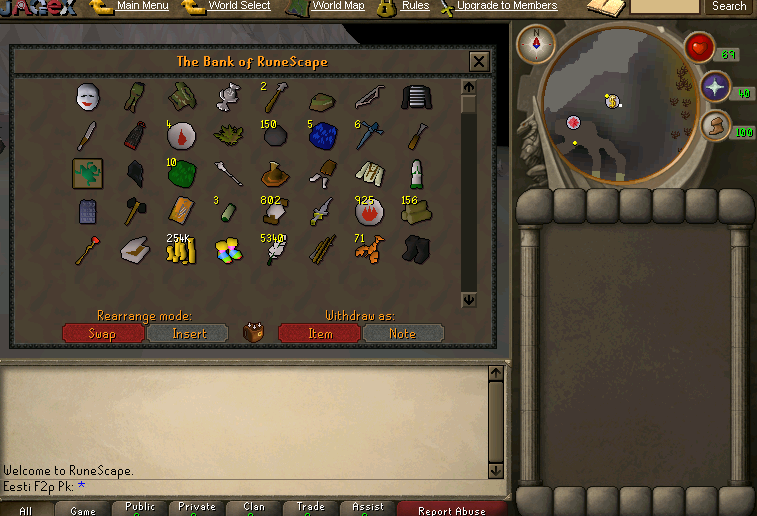Choose withdraw as Item
This screenshot has width=757, height=516.
pos(320,333)
